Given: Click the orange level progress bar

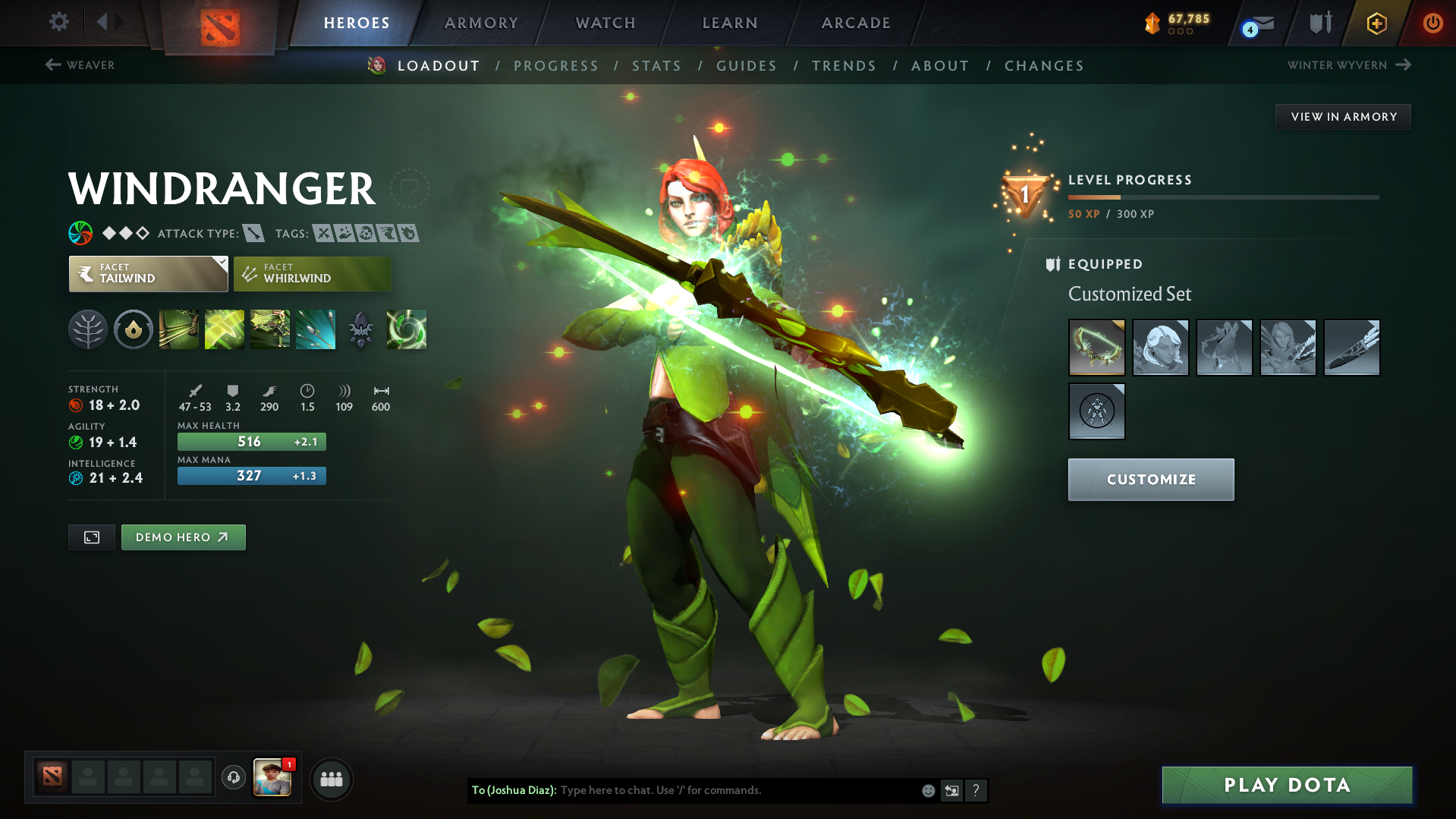Looking at the screenshot, I should (x=1093, y=196).
